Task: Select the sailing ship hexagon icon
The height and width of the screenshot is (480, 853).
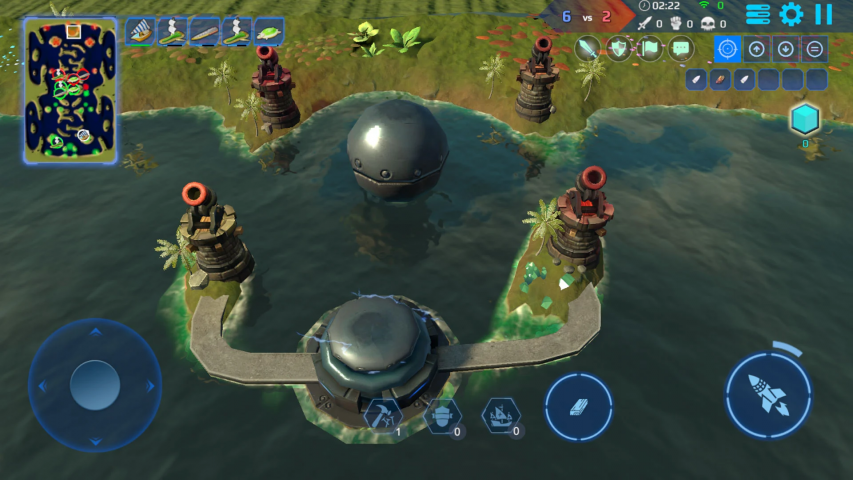Action: point(500,414)
